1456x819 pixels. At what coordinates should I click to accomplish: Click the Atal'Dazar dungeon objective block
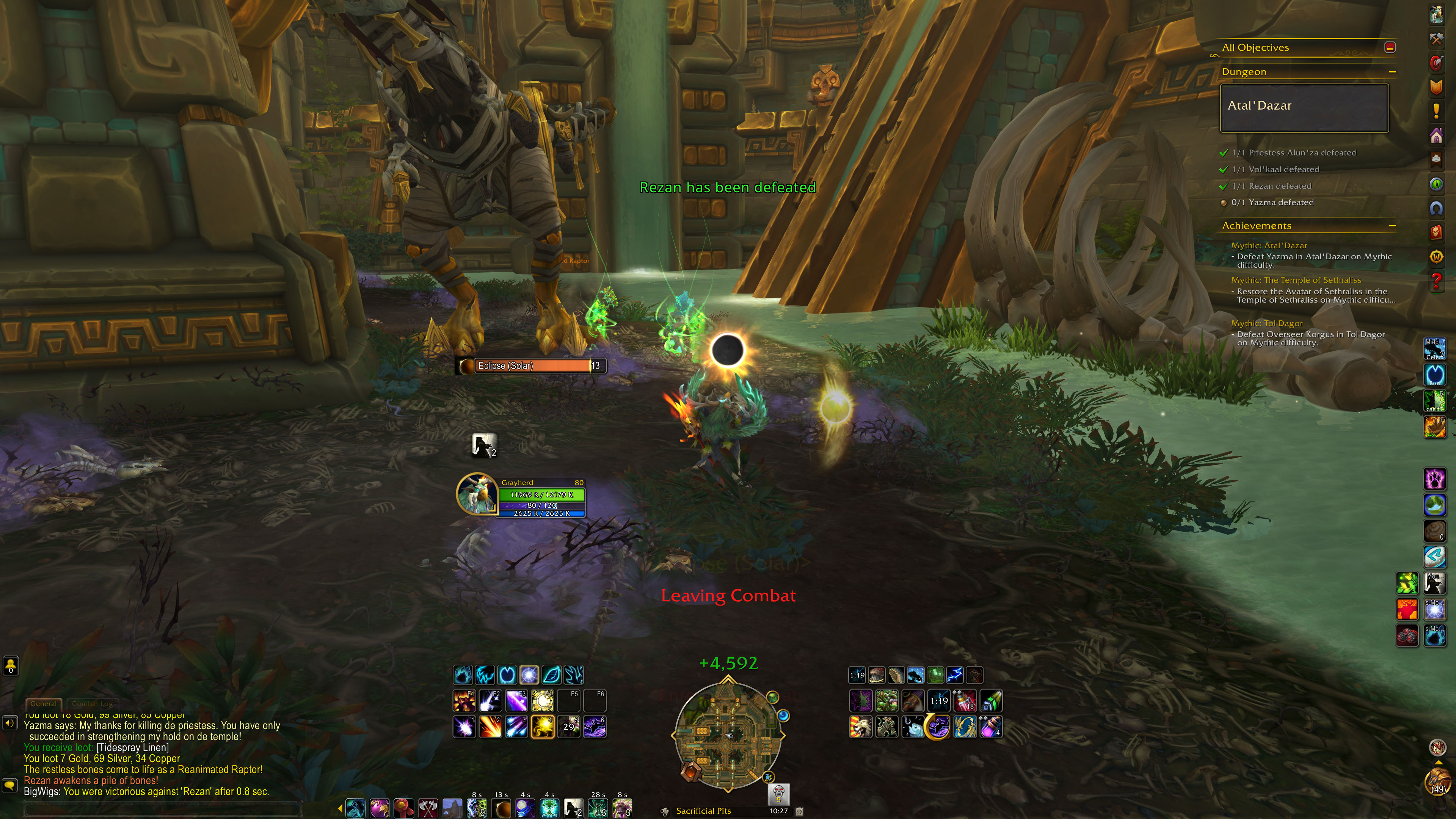1304,108
